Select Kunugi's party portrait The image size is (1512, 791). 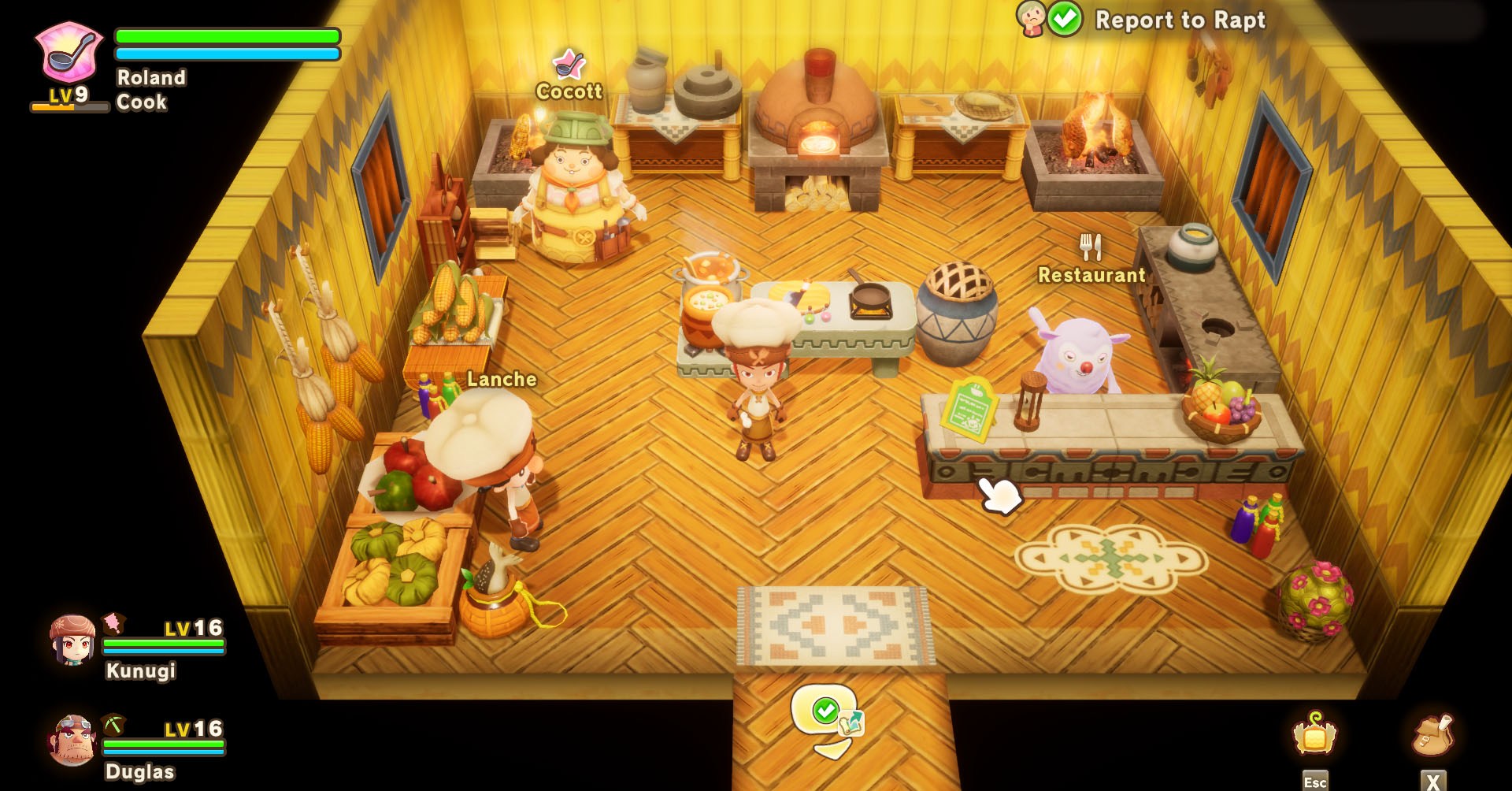tap(72, 641)
